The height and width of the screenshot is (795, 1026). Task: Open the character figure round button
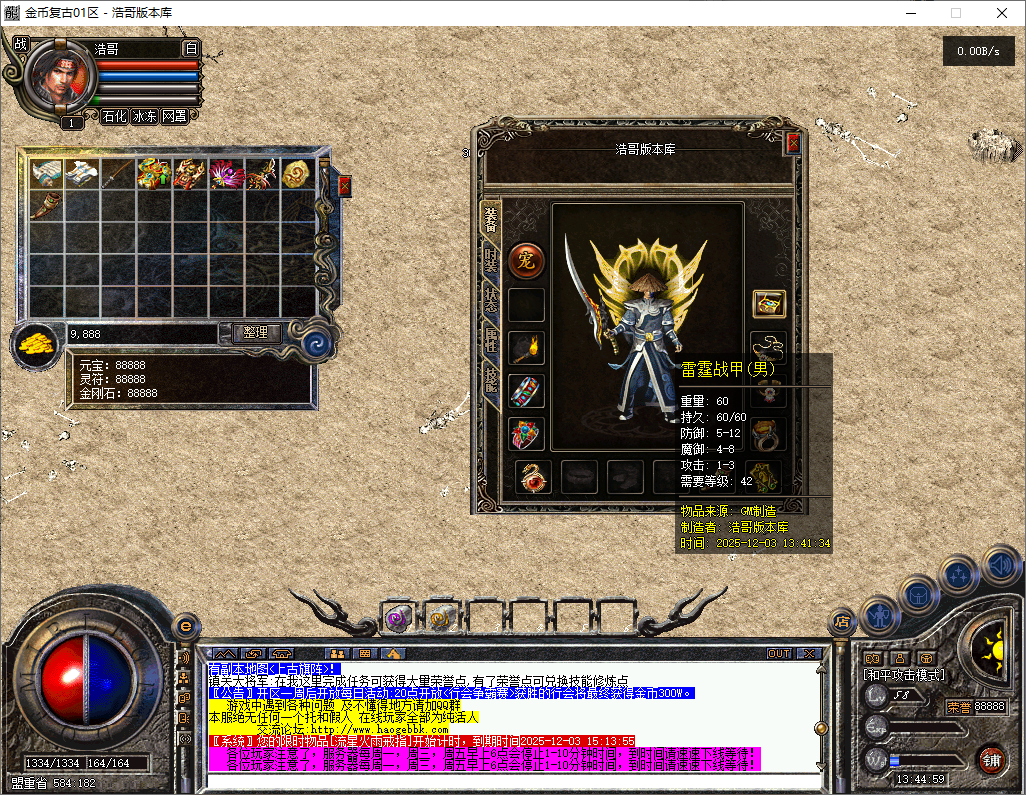pos(880,612)
